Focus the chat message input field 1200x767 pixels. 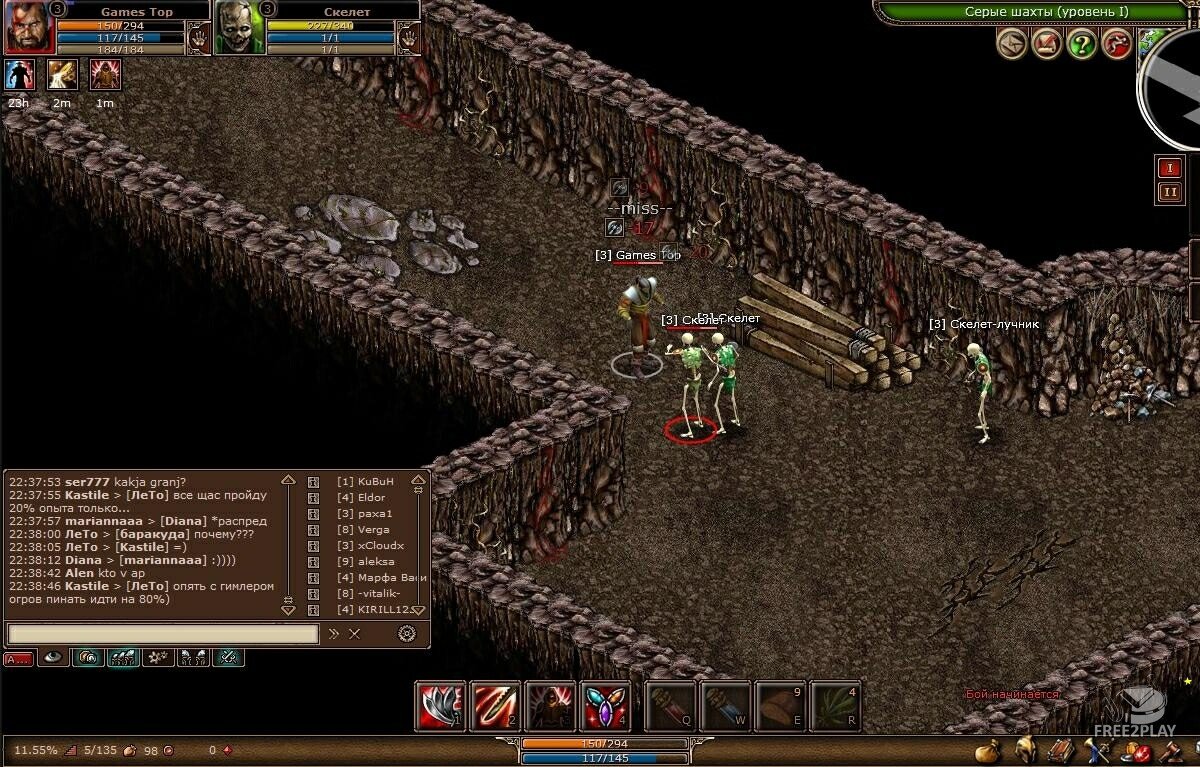(163, 634)
